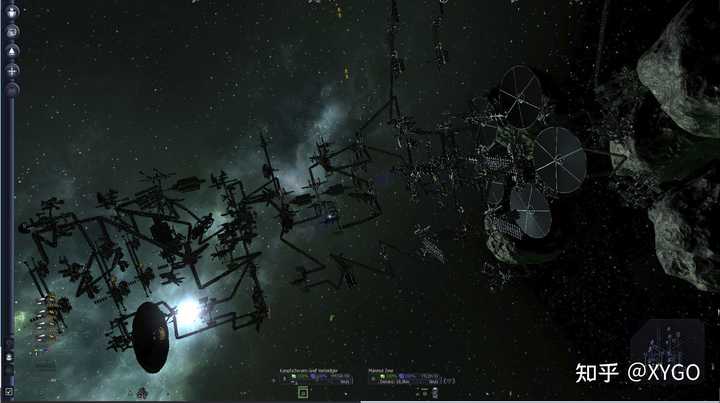Open the second sidebar menu button
Viewport: 720px width, 403px height.
click(12, 31)
